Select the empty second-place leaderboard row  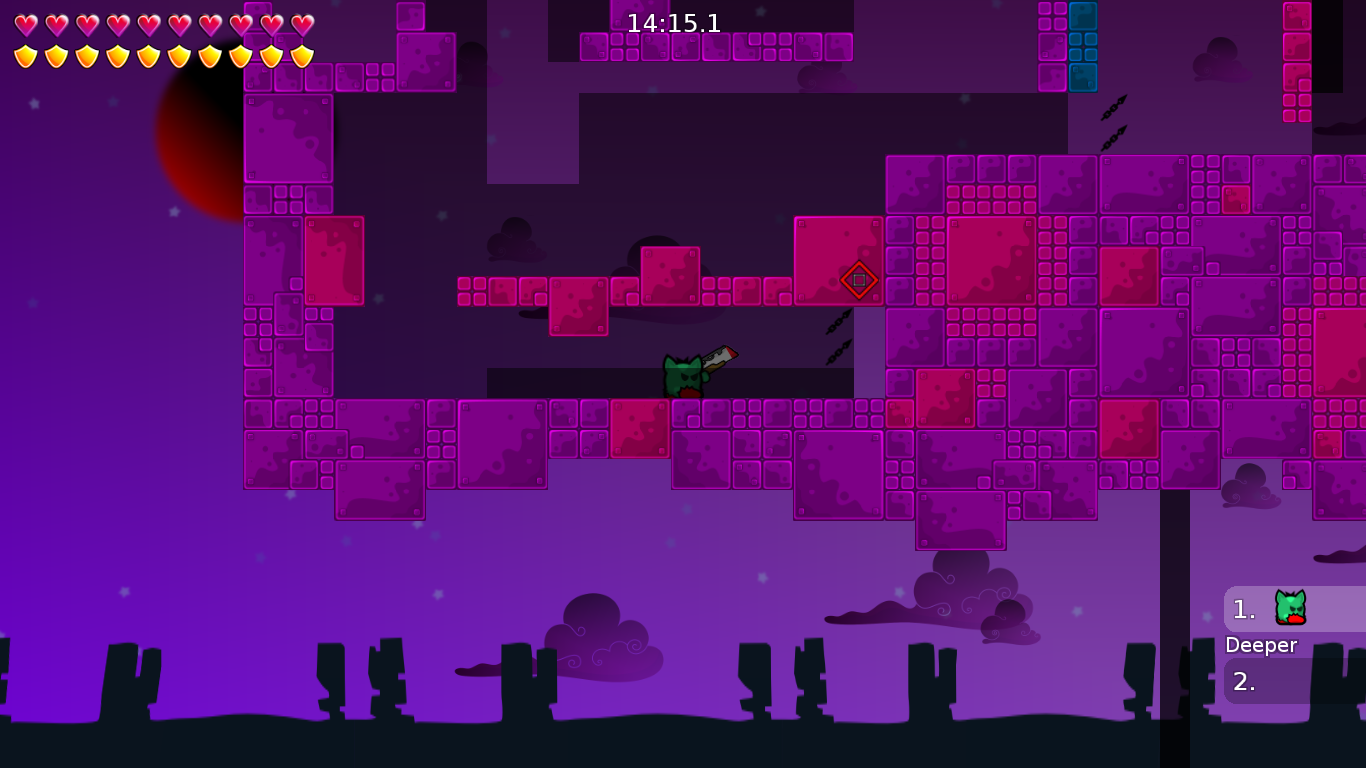point(1294,681)
